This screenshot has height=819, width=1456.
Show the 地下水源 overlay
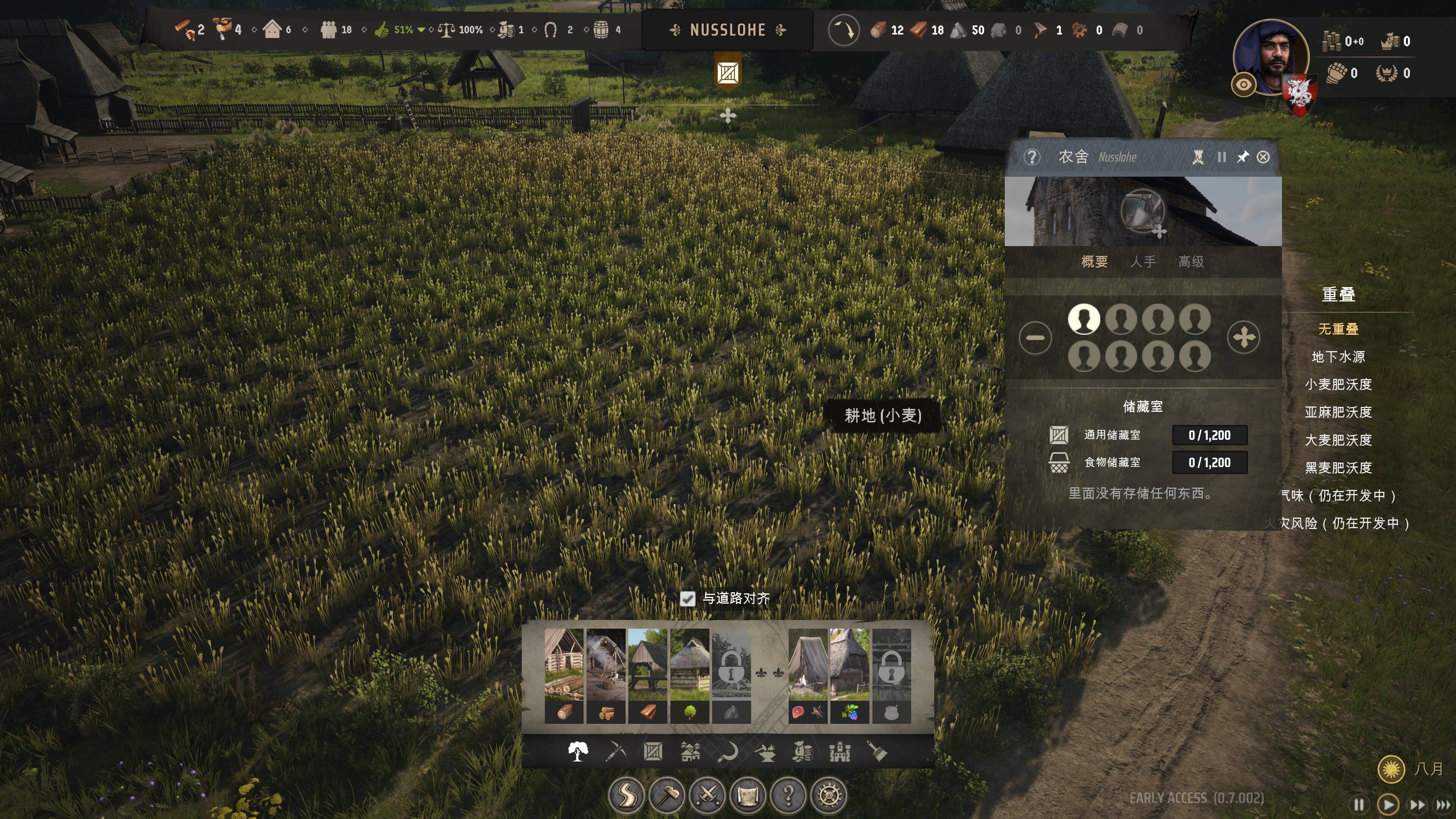point(1338,357)
